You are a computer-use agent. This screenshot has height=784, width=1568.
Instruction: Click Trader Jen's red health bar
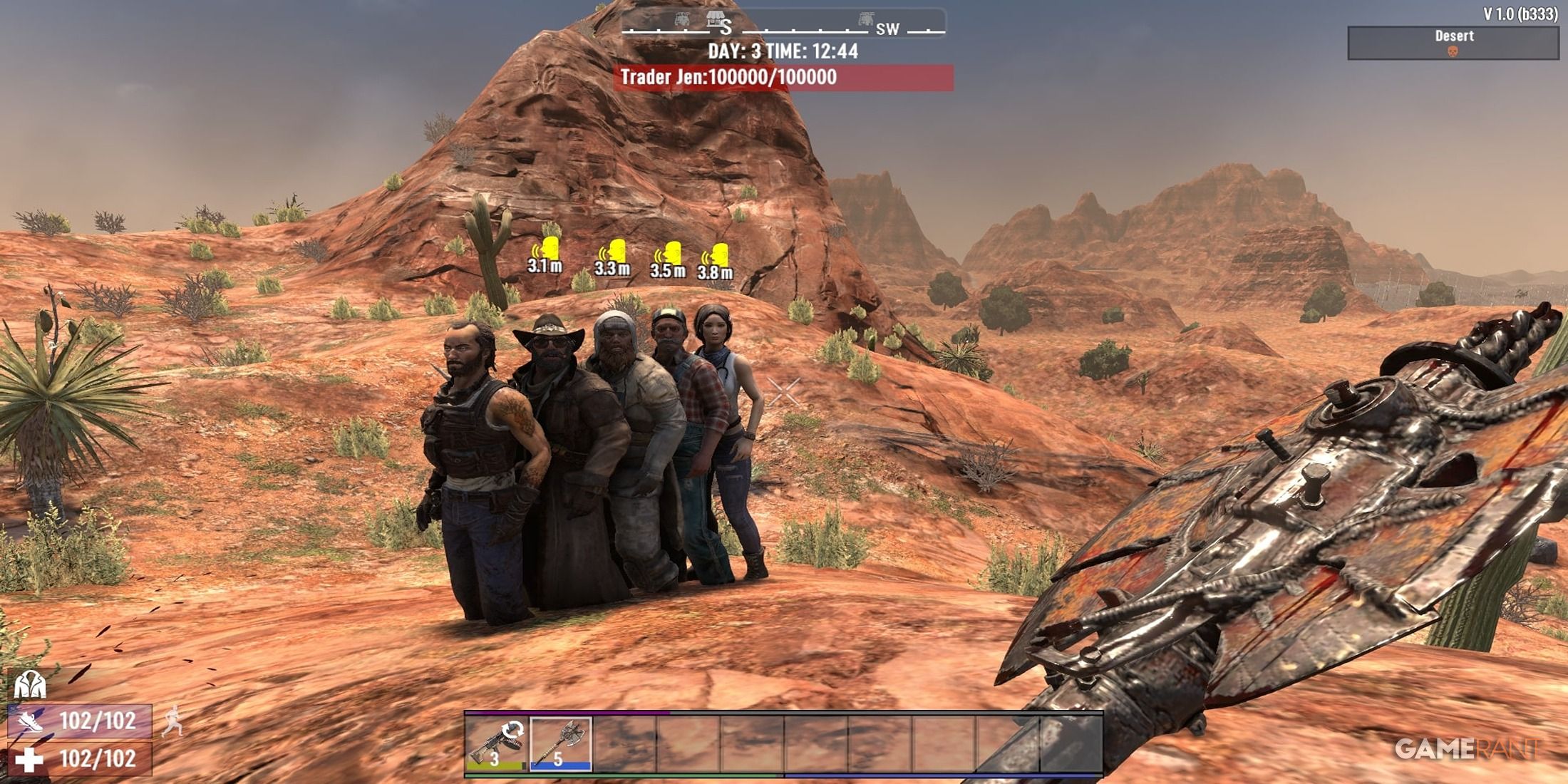point(784,78)
